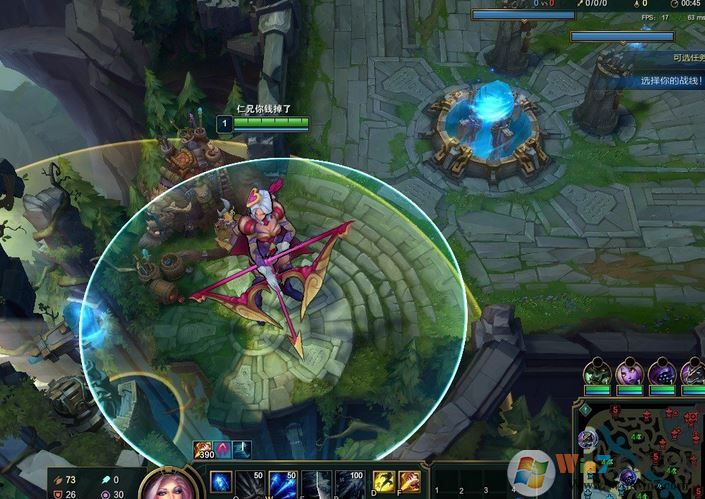Activate the Q ability icon
The height and width of the screenshot is (499, 705).
click(x=221, y=482)
